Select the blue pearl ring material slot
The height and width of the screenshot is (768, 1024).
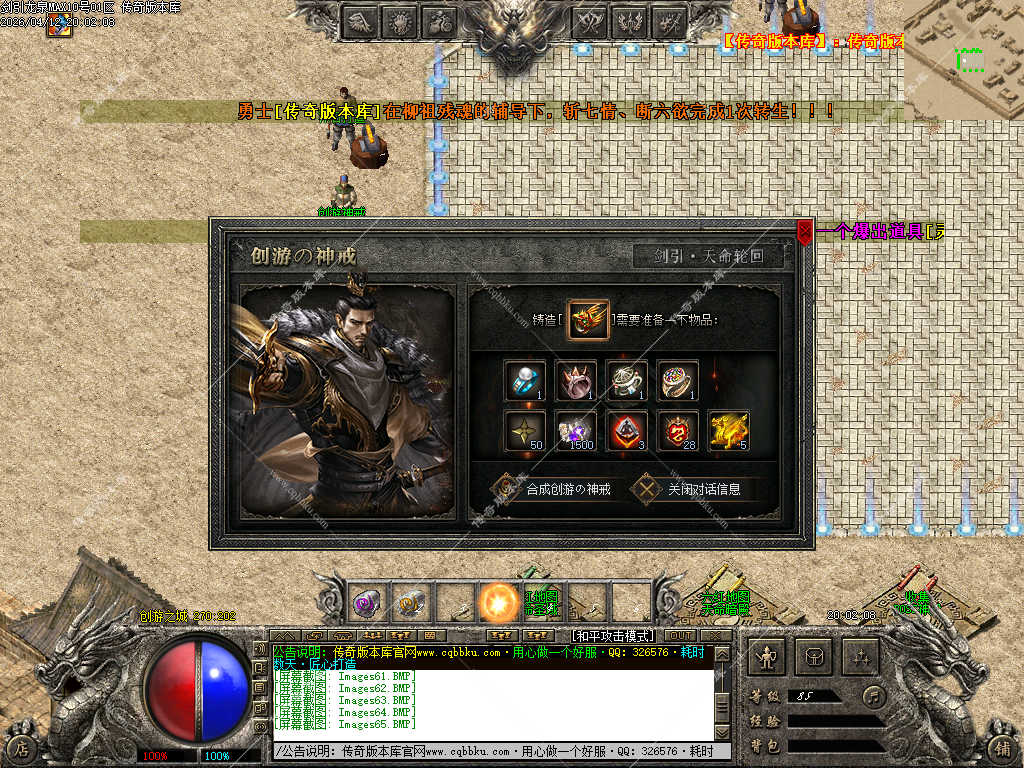point(525,381)
